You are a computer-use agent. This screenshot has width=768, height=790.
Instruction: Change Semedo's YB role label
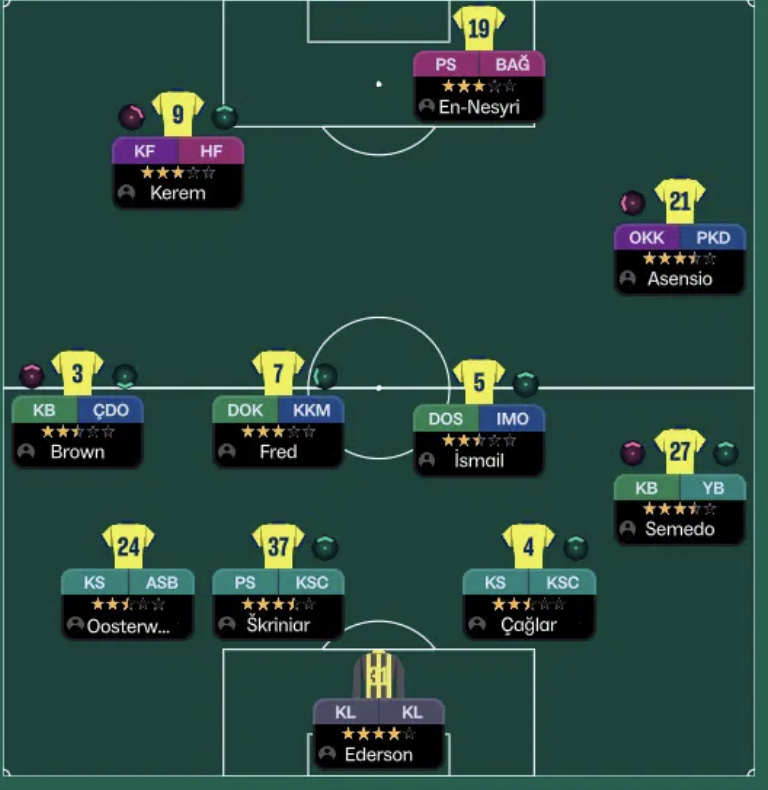(713, 488)
